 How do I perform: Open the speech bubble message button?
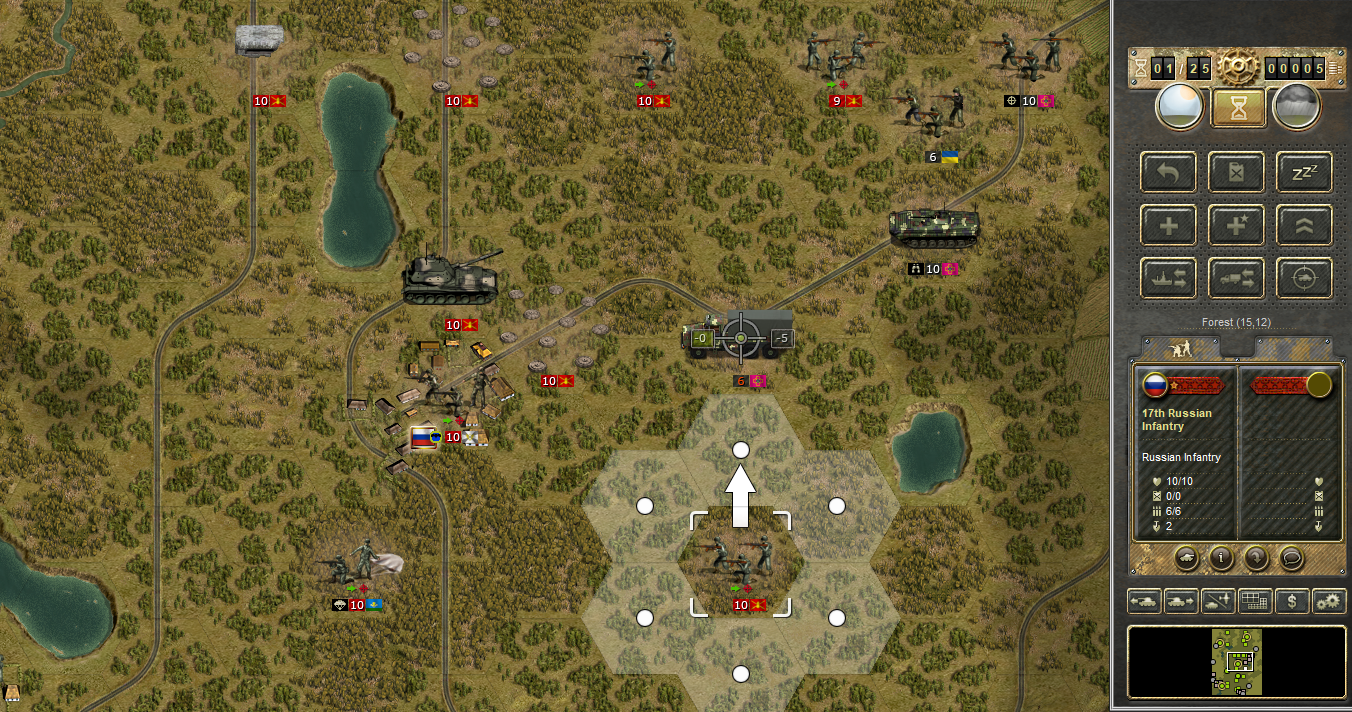1291,558
